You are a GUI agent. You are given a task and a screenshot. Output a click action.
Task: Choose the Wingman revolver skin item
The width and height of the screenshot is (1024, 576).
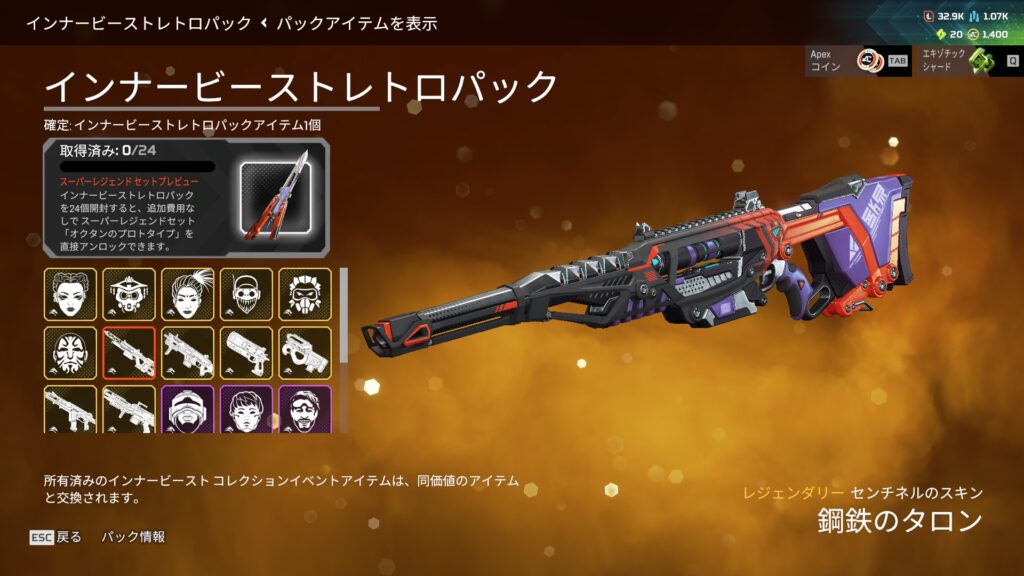coord(246,353)
